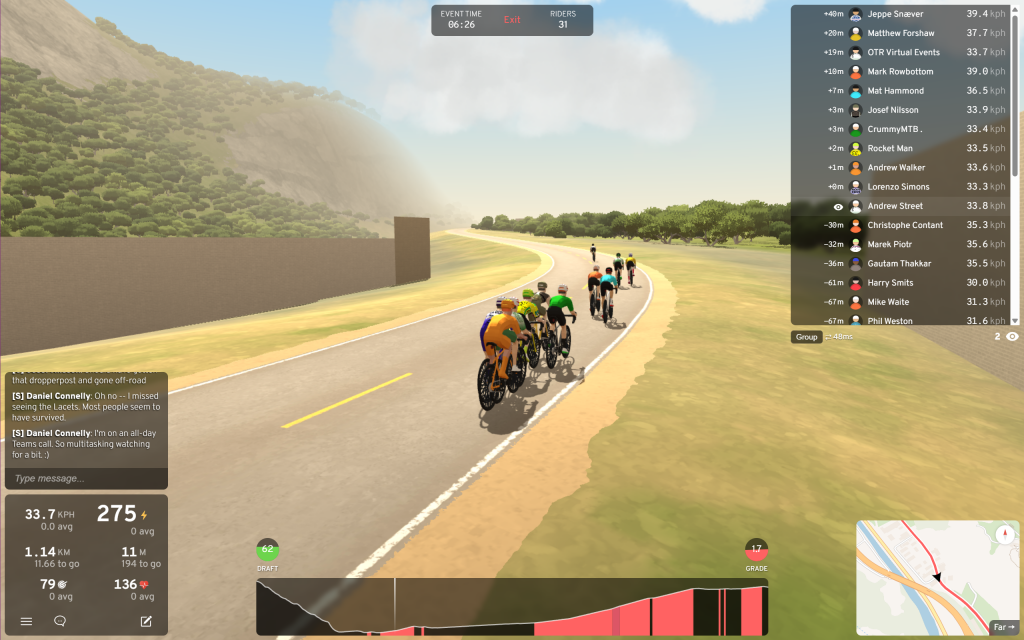Select the Group button under rider list
Screen dimensions: 1024x640
[x=806, y=337]
